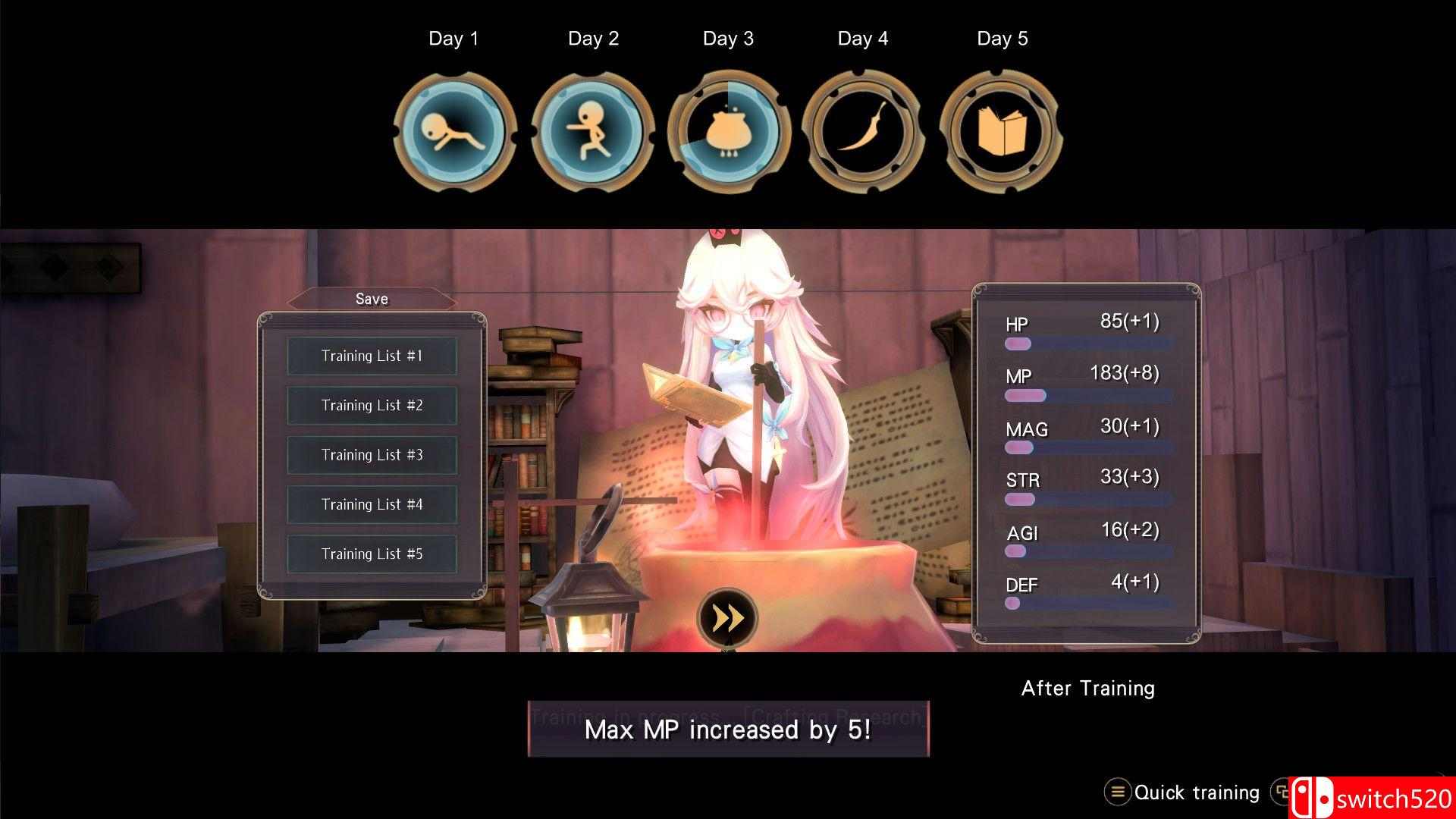This screenshot has height=819, width=1456.
Task: Select Training List #4
Action: [372, 504]
